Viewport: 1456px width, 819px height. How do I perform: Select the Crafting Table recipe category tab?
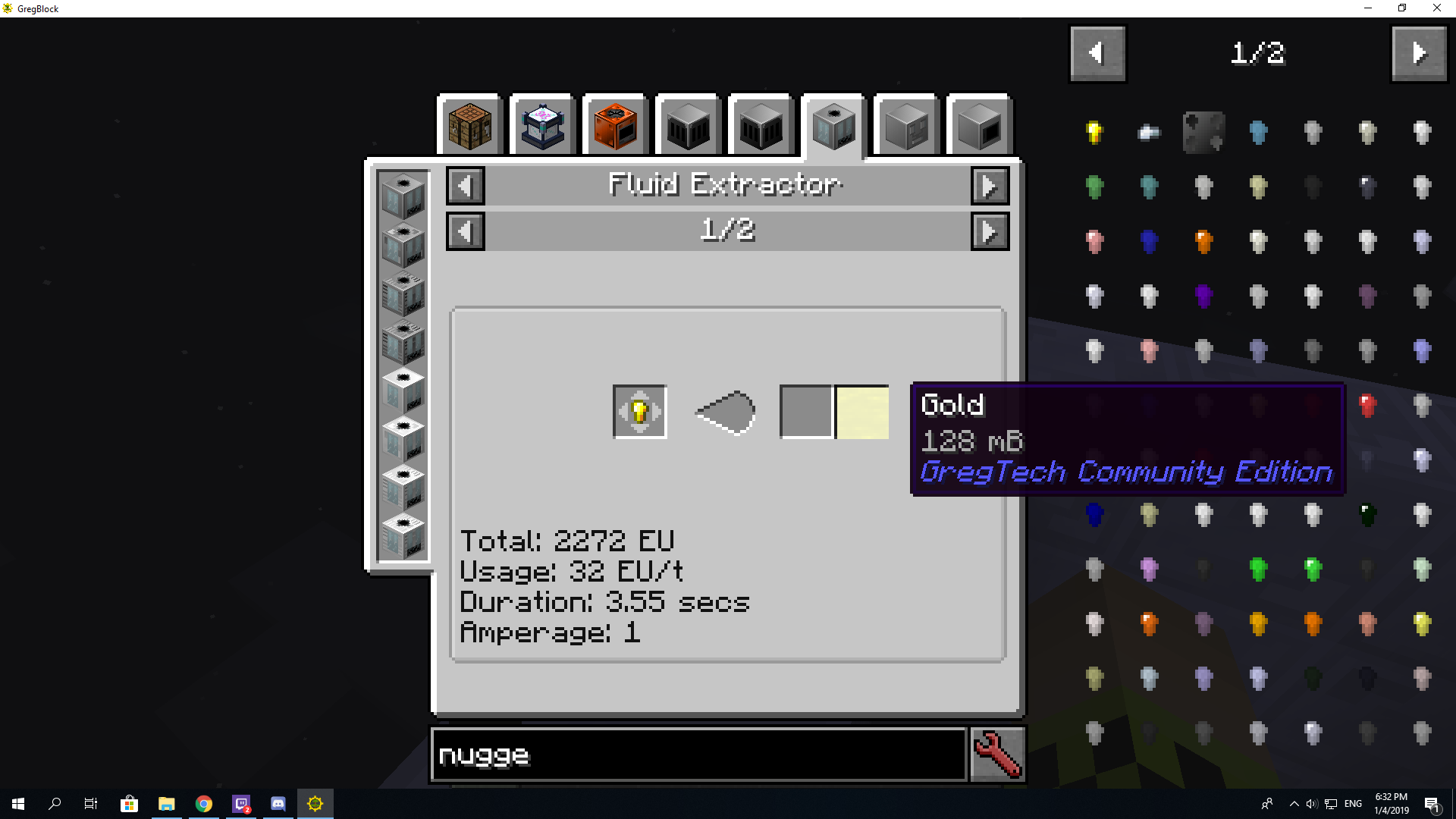pyautogui.click(x=469, y=125)
